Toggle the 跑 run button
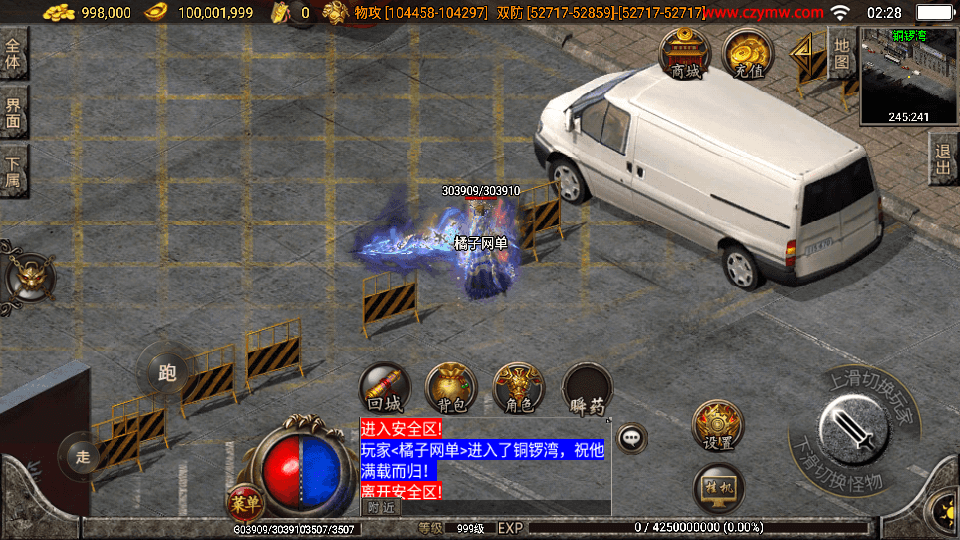The width and height of the screenshot is (960, 540). pos(167,372)
